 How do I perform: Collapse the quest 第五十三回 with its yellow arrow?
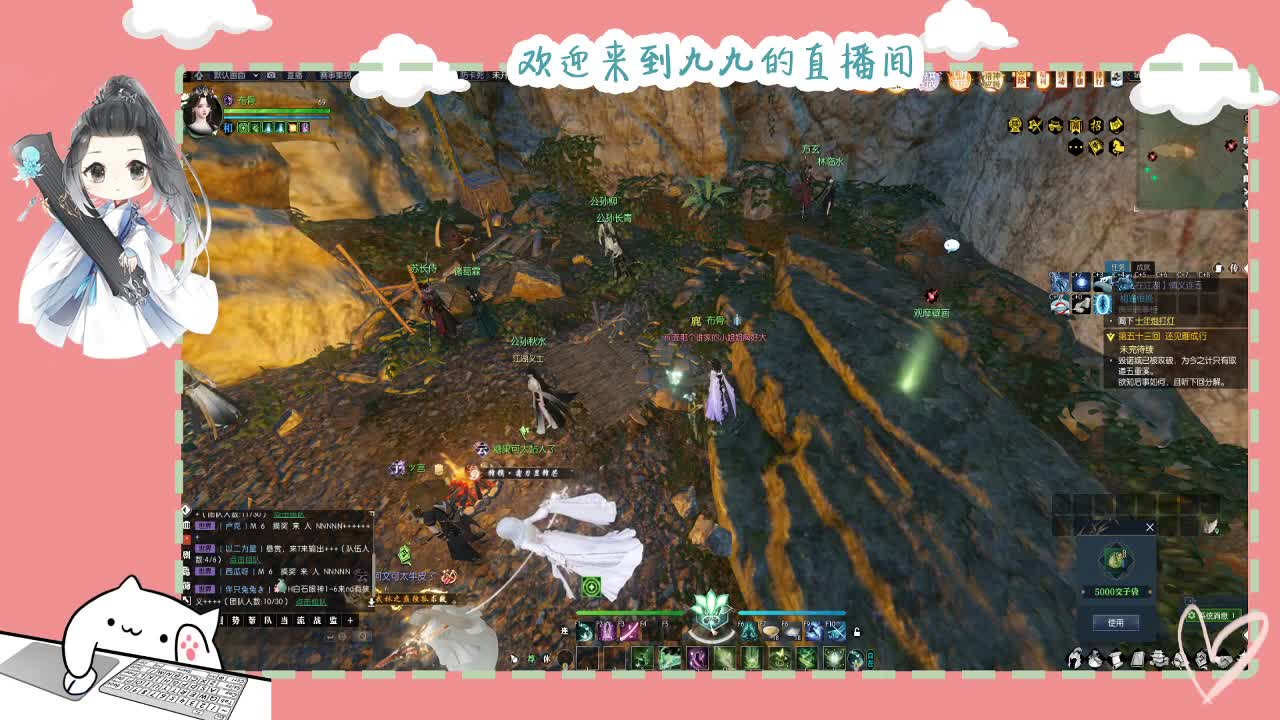1110,337
